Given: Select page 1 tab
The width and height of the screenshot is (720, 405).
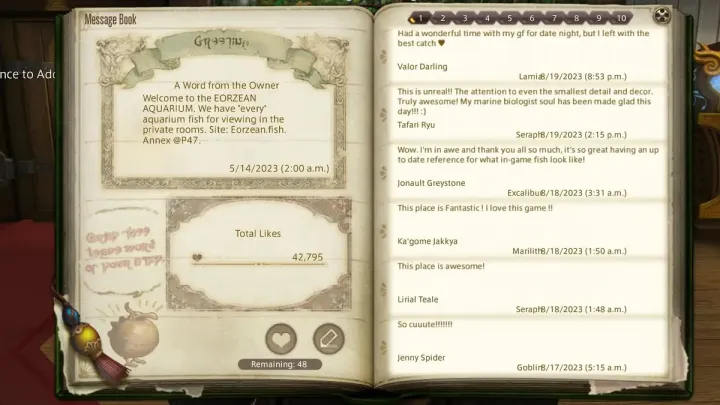Looking at the screenshot, I should 420,18.
